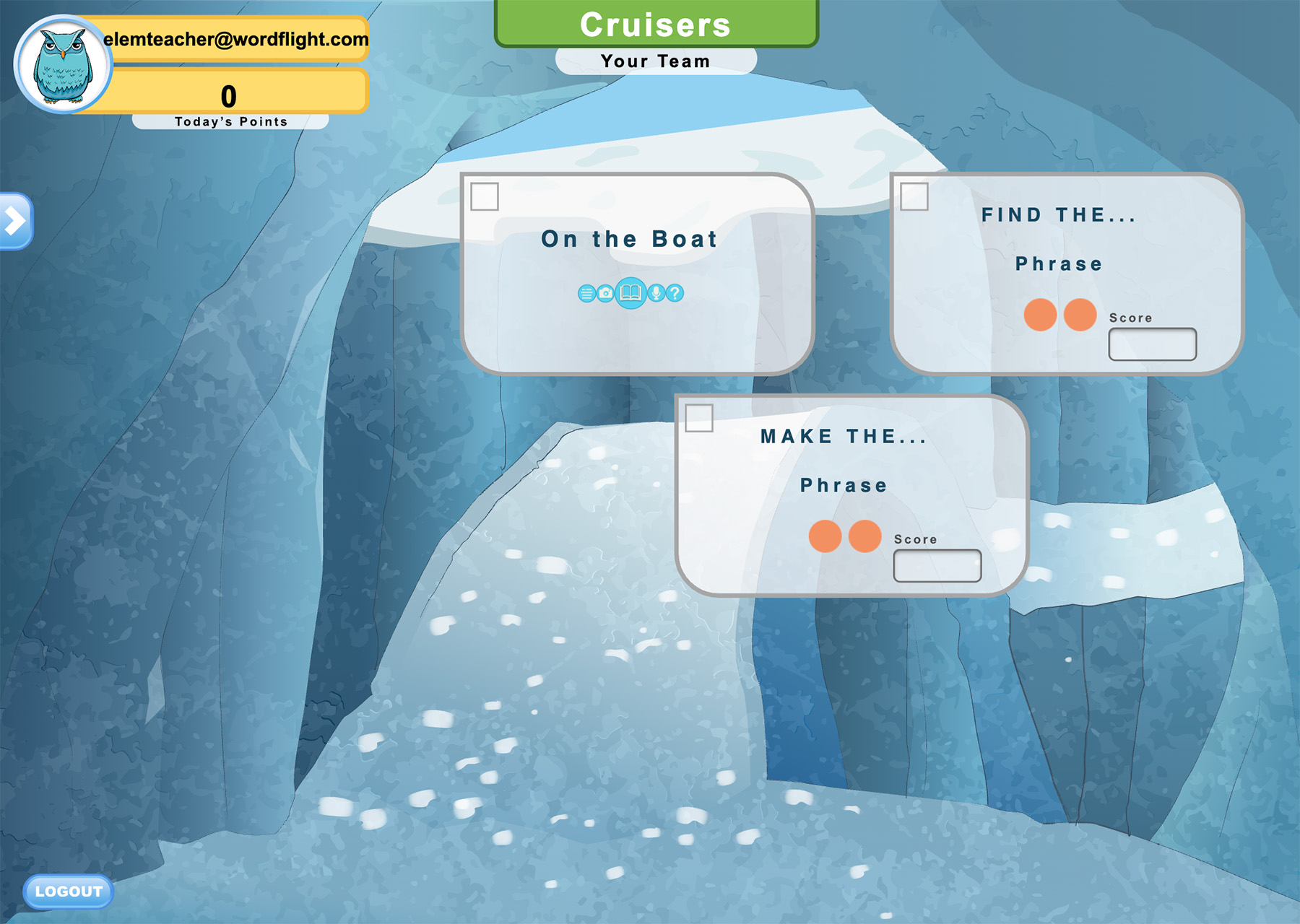Click the question mark icon
1300x924 pixels.
tap(675, 293)
